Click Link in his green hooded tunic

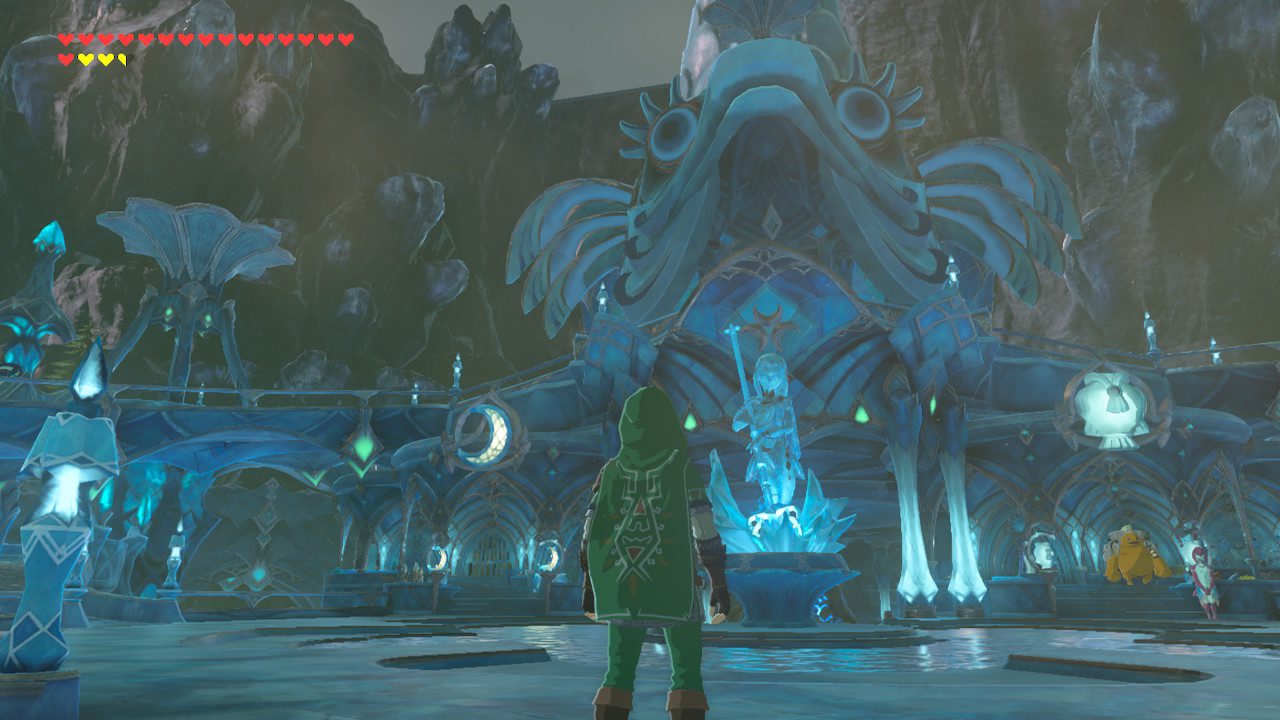pos(645,540)
